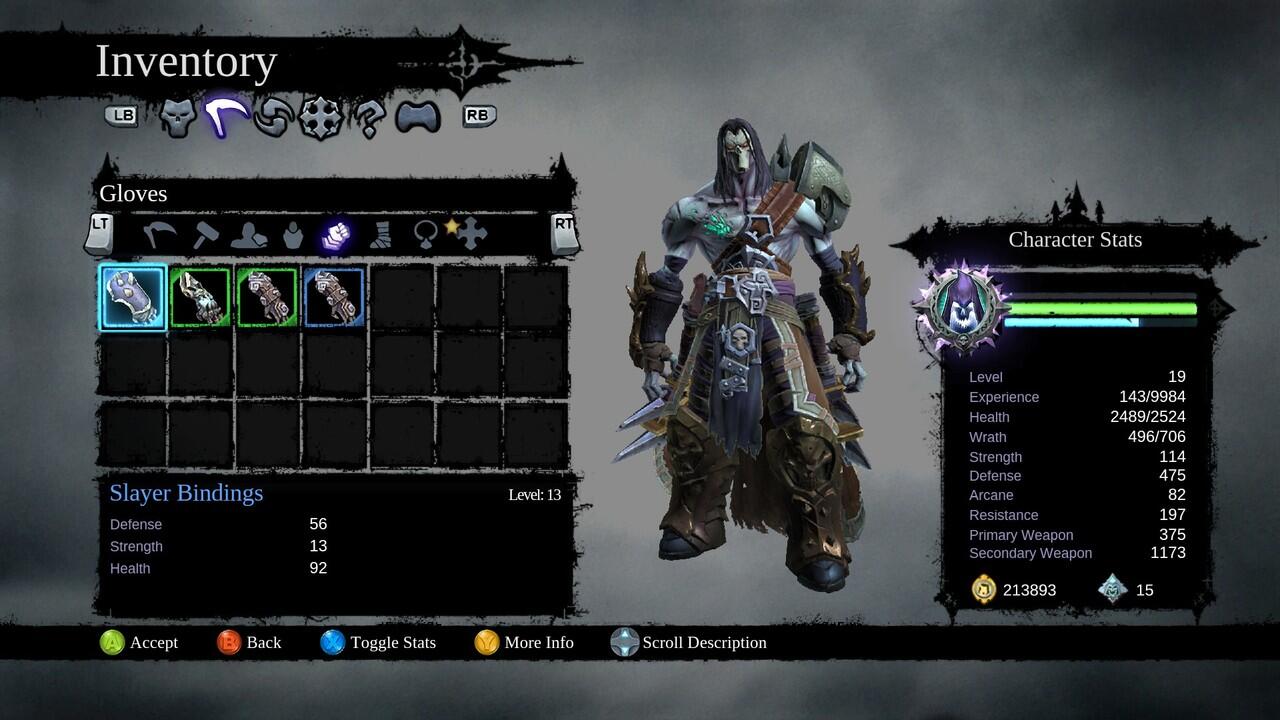
Task: Open the skull tab in the top menu
Action: [x=177, y=118]
